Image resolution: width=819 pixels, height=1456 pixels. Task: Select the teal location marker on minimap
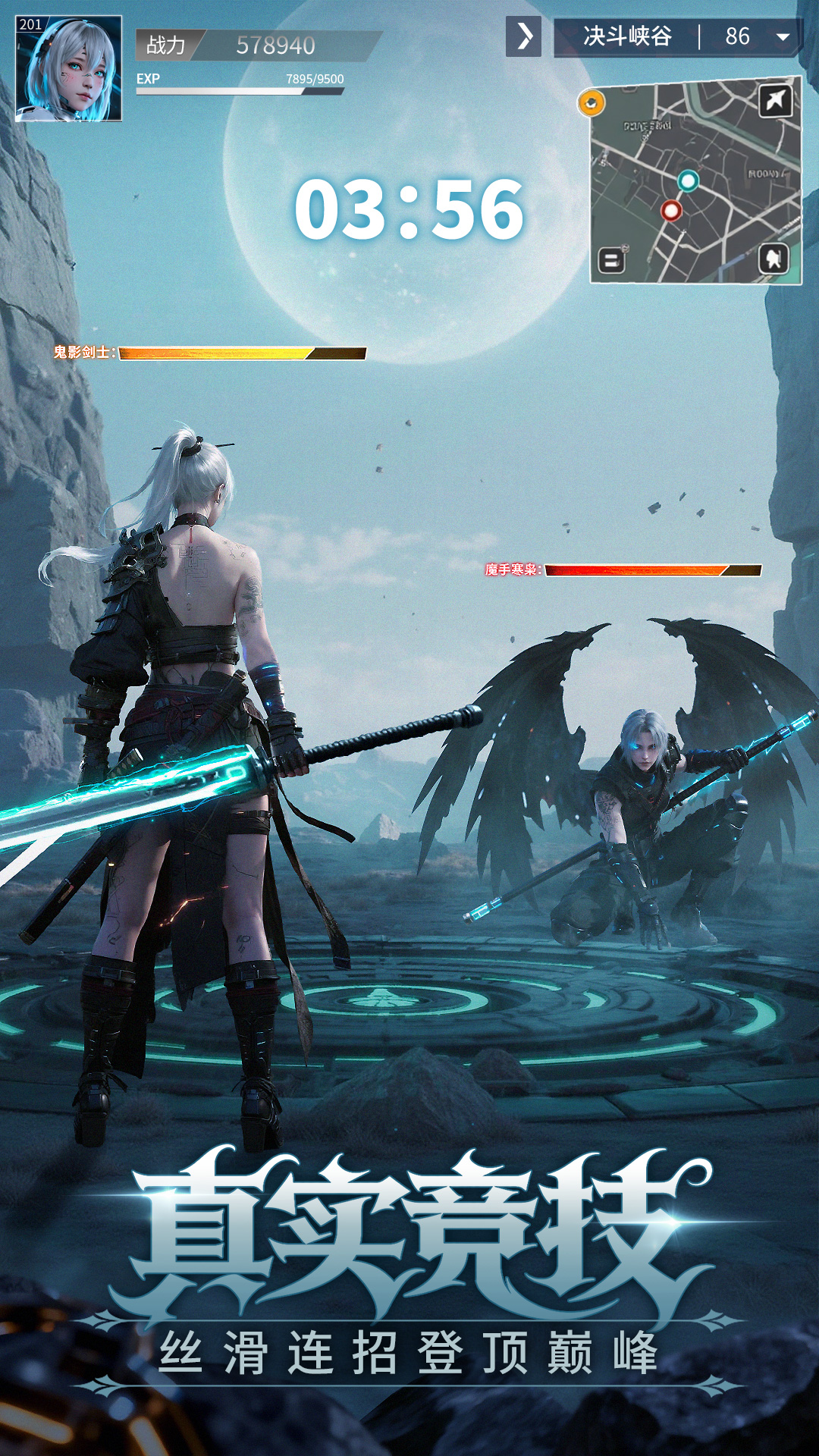pos(688,180)
